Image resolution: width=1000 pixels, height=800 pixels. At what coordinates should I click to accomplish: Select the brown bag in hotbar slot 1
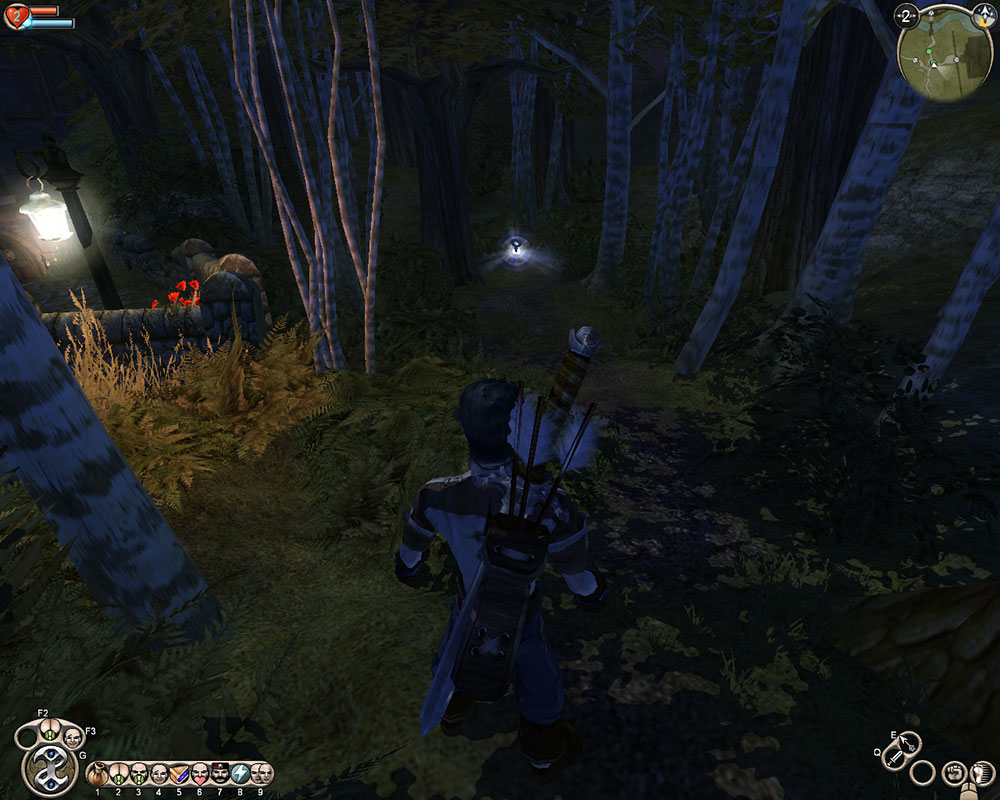tap(98, 773)
